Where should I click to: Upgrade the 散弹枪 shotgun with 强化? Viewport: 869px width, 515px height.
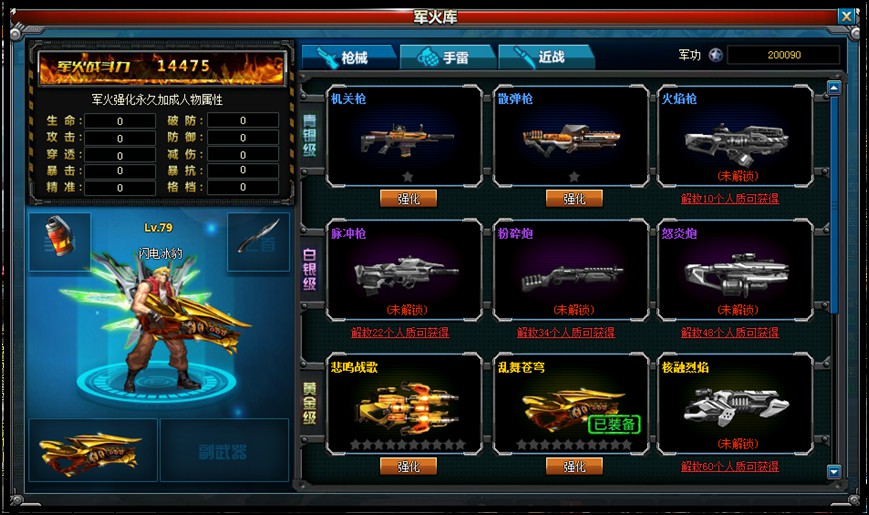[x=574, y=198]
